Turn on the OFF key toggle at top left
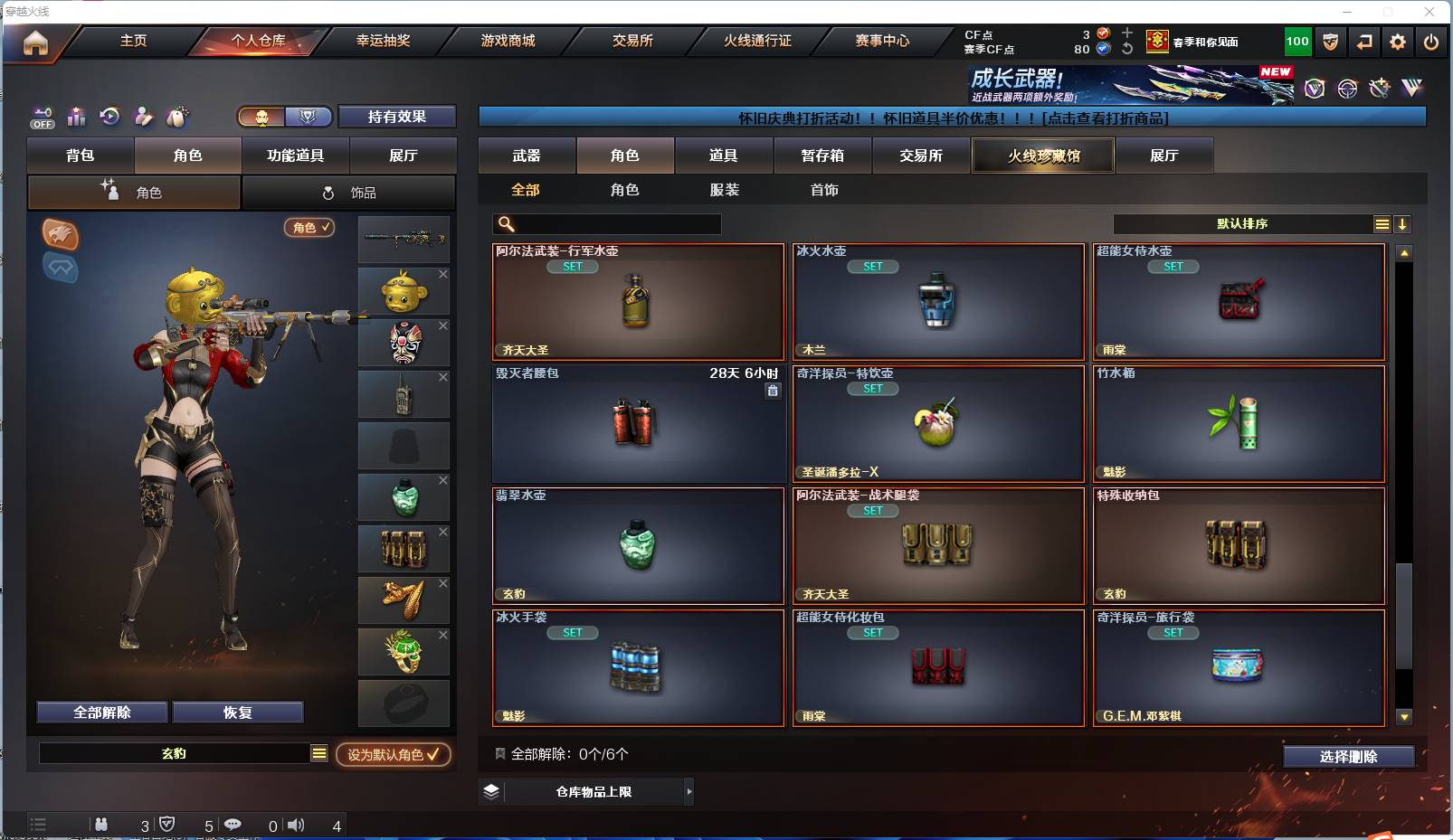1453x840 pixels. coord(41,118)
